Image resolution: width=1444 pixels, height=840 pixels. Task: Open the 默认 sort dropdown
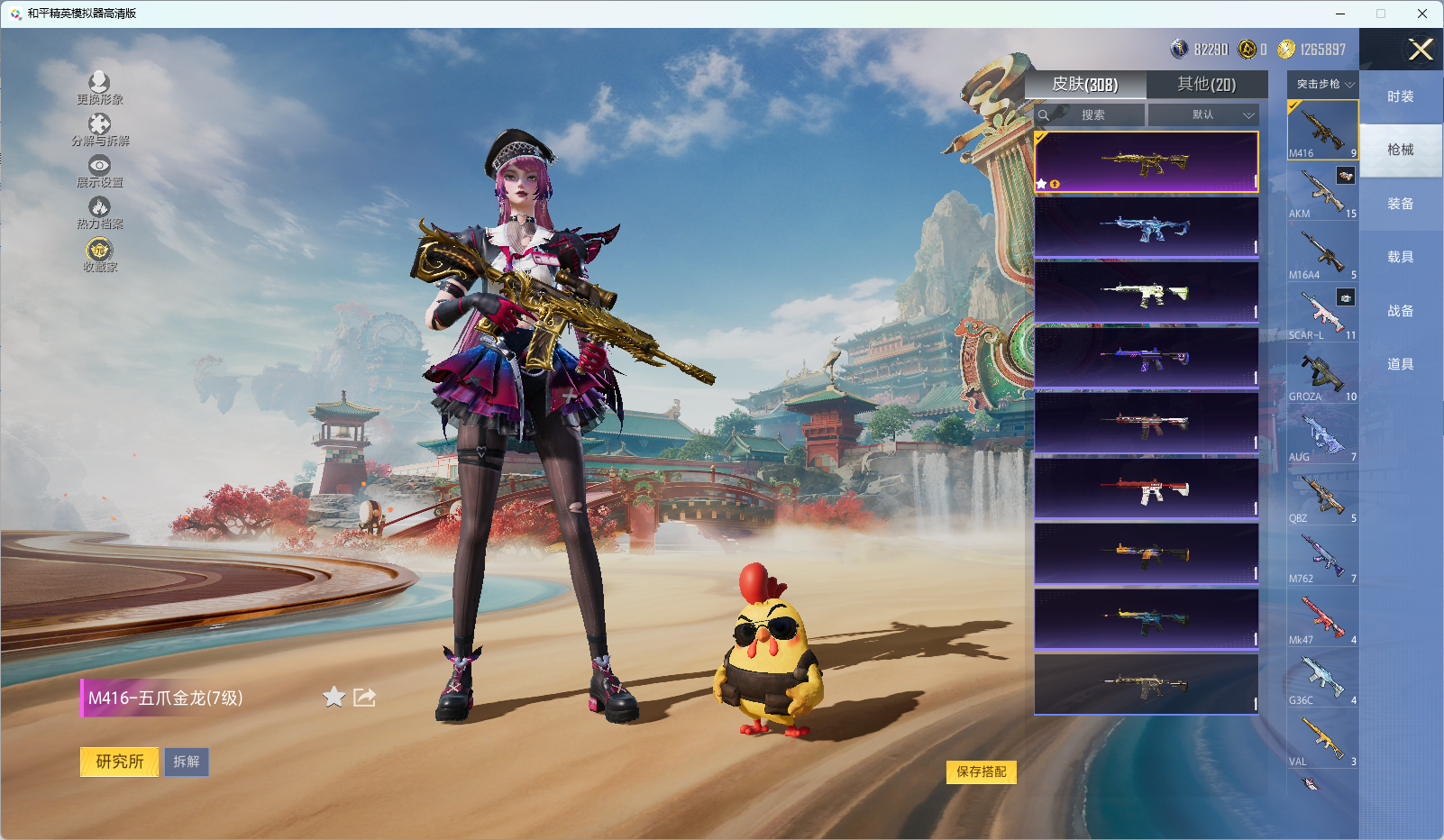coord(1203,115)
